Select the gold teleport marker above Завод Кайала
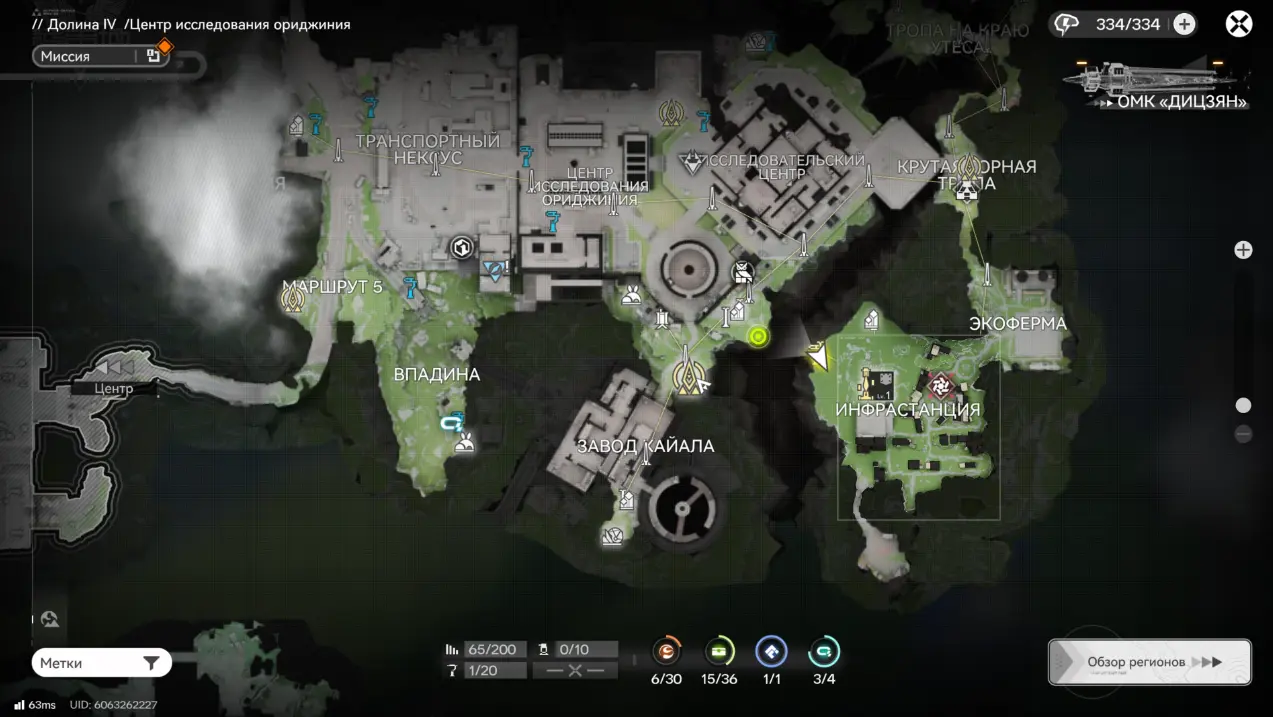The image size is (1273, 717). pyautogui.click(x=687, y=376)
